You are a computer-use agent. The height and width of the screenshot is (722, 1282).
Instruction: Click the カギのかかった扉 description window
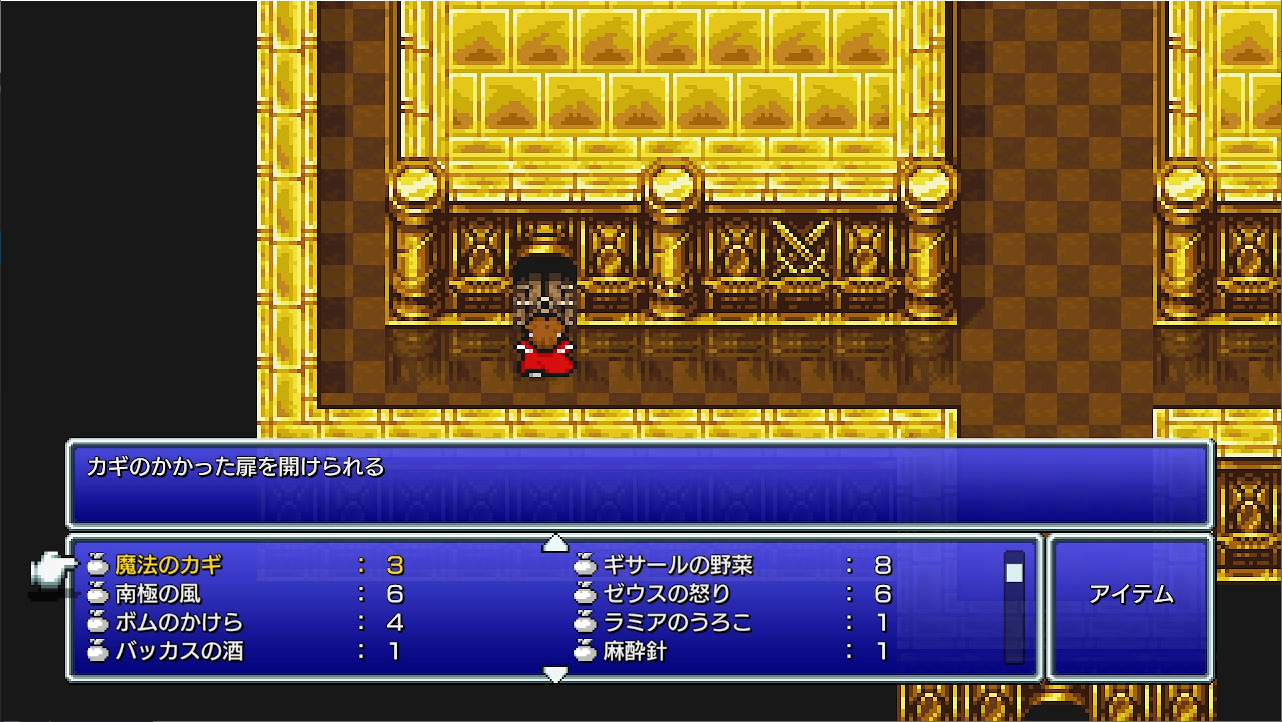click(640, 485)
